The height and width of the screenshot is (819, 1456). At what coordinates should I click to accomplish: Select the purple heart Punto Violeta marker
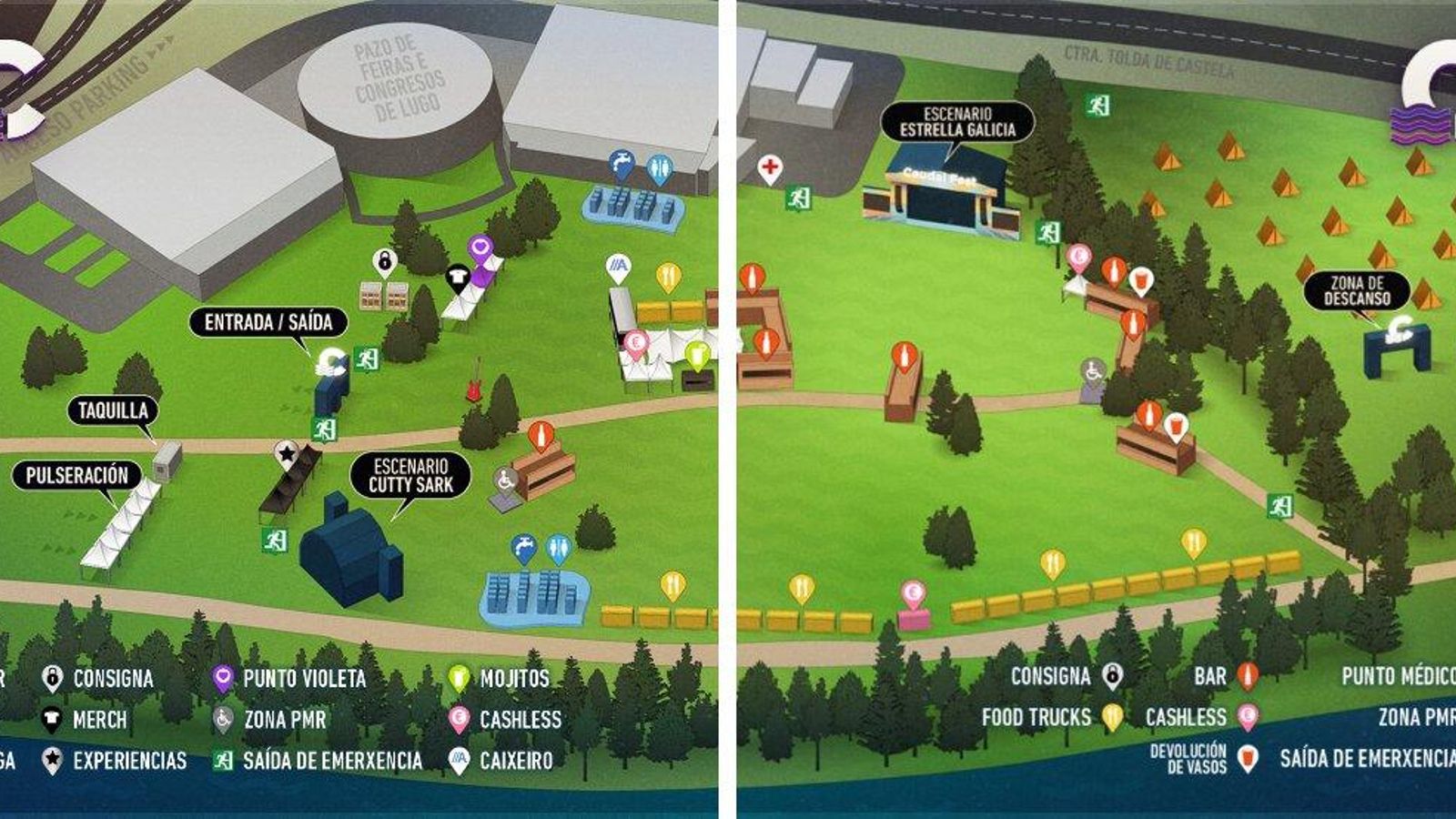[x=480, y=248]
